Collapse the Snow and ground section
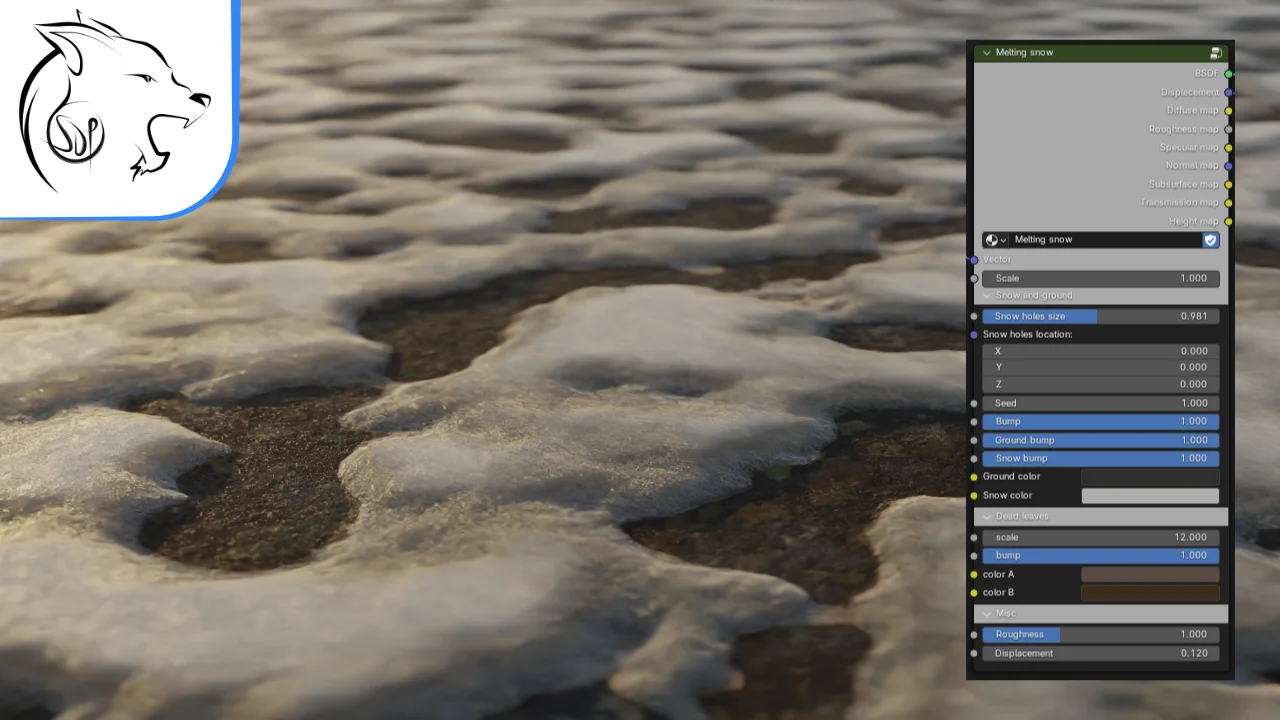The image size is (1280, 720). 986,295
